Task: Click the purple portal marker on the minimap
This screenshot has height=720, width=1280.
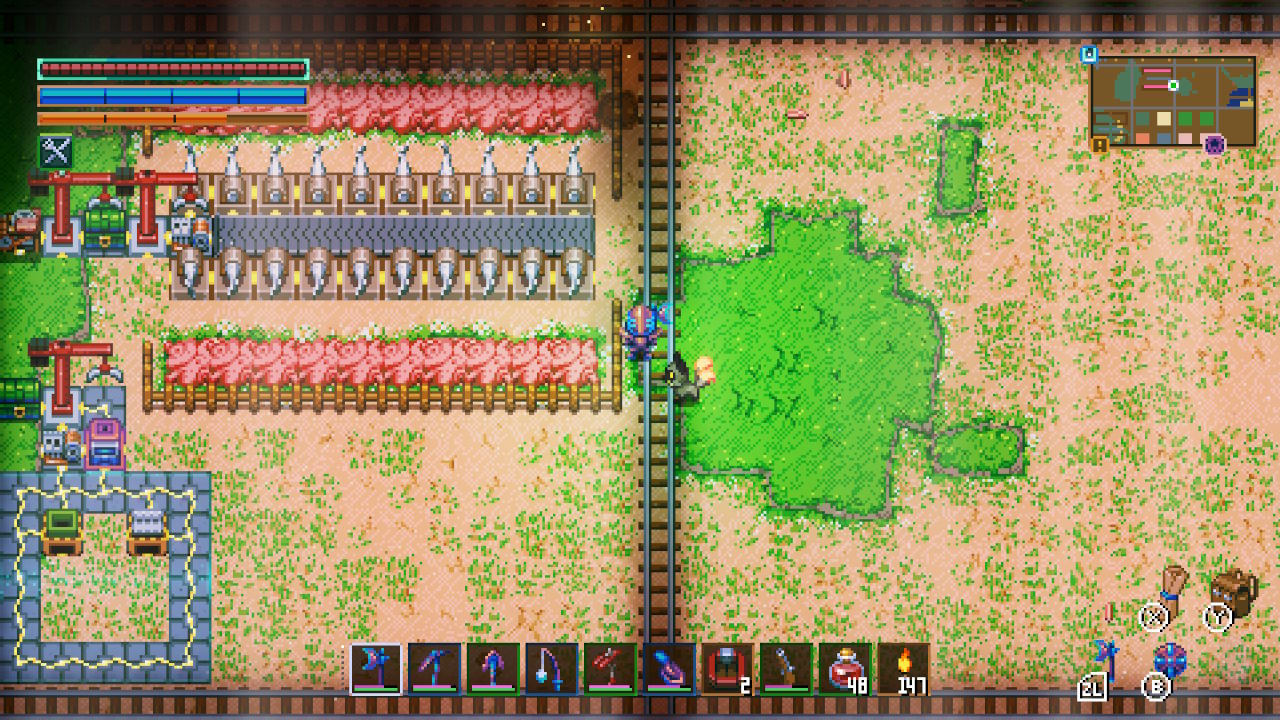Action: coord(1215,146)
